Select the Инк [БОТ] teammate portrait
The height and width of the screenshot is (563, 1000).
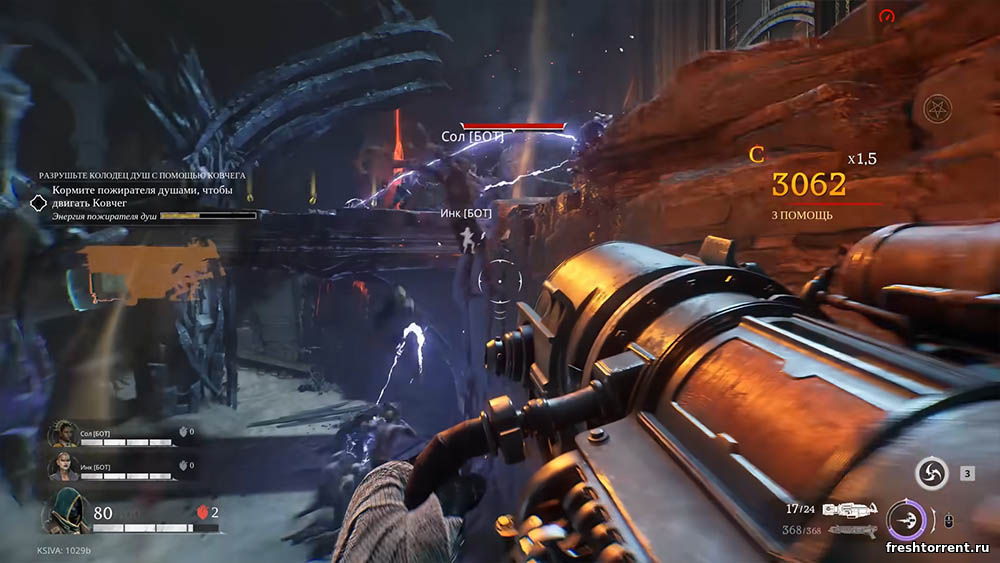click(x=63, y=466)
